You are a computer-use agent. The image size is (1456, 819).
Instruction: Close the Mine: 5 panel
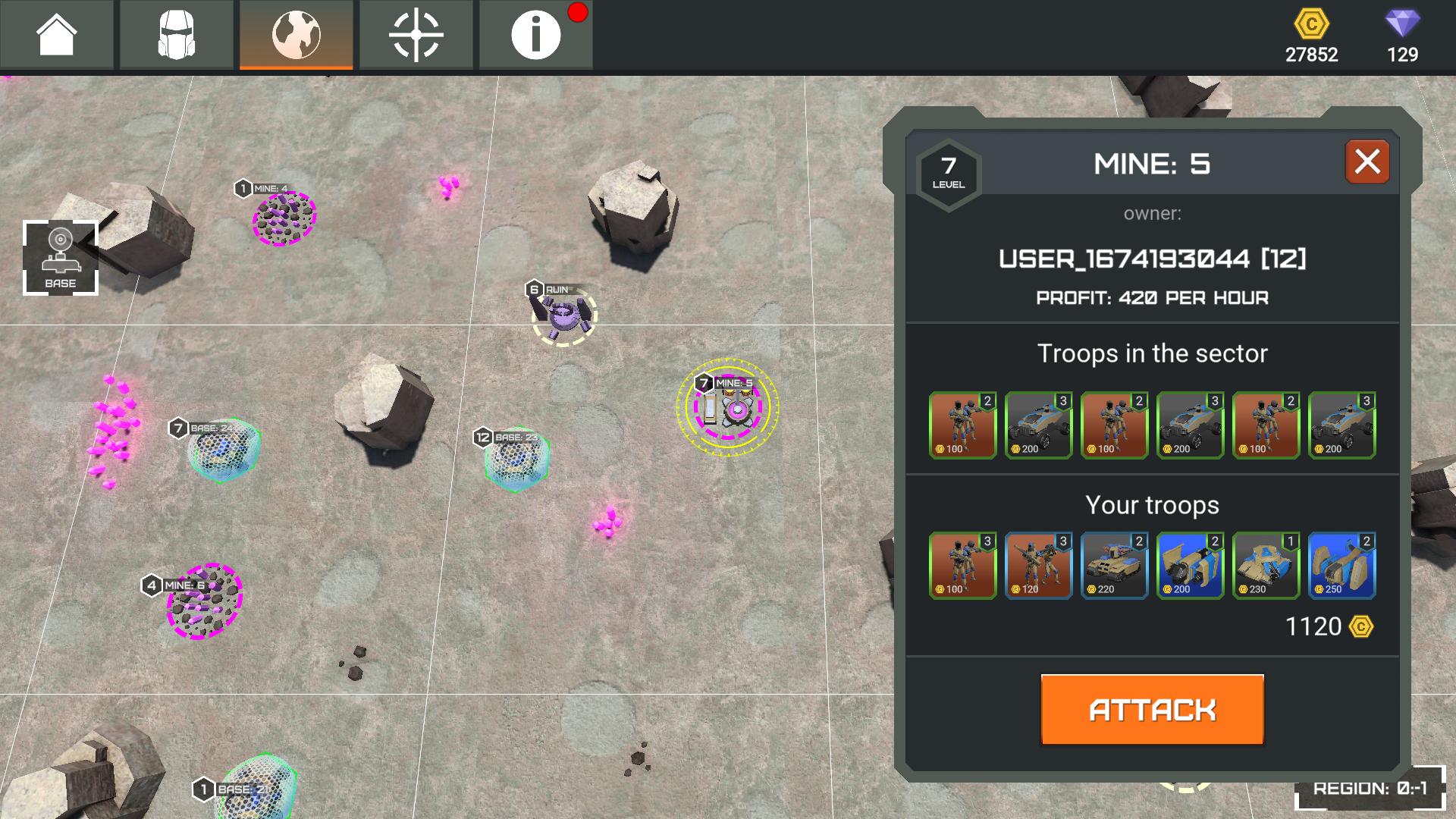click(x=1367, y=162)
